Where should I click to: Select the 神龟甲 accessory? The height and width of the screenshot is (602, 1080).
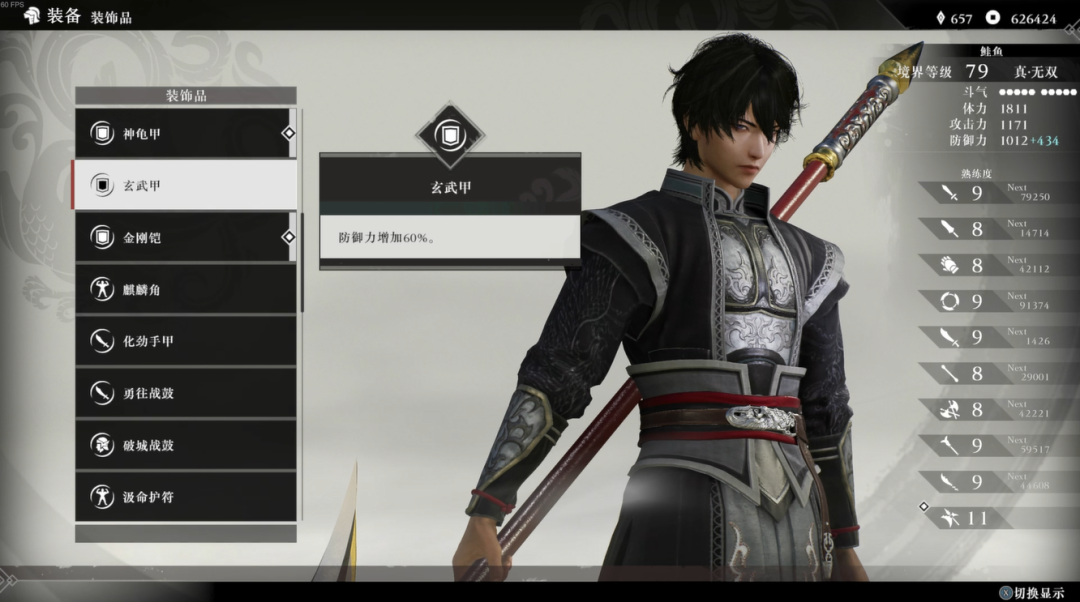pyautogui.click(x=185, y=133)
